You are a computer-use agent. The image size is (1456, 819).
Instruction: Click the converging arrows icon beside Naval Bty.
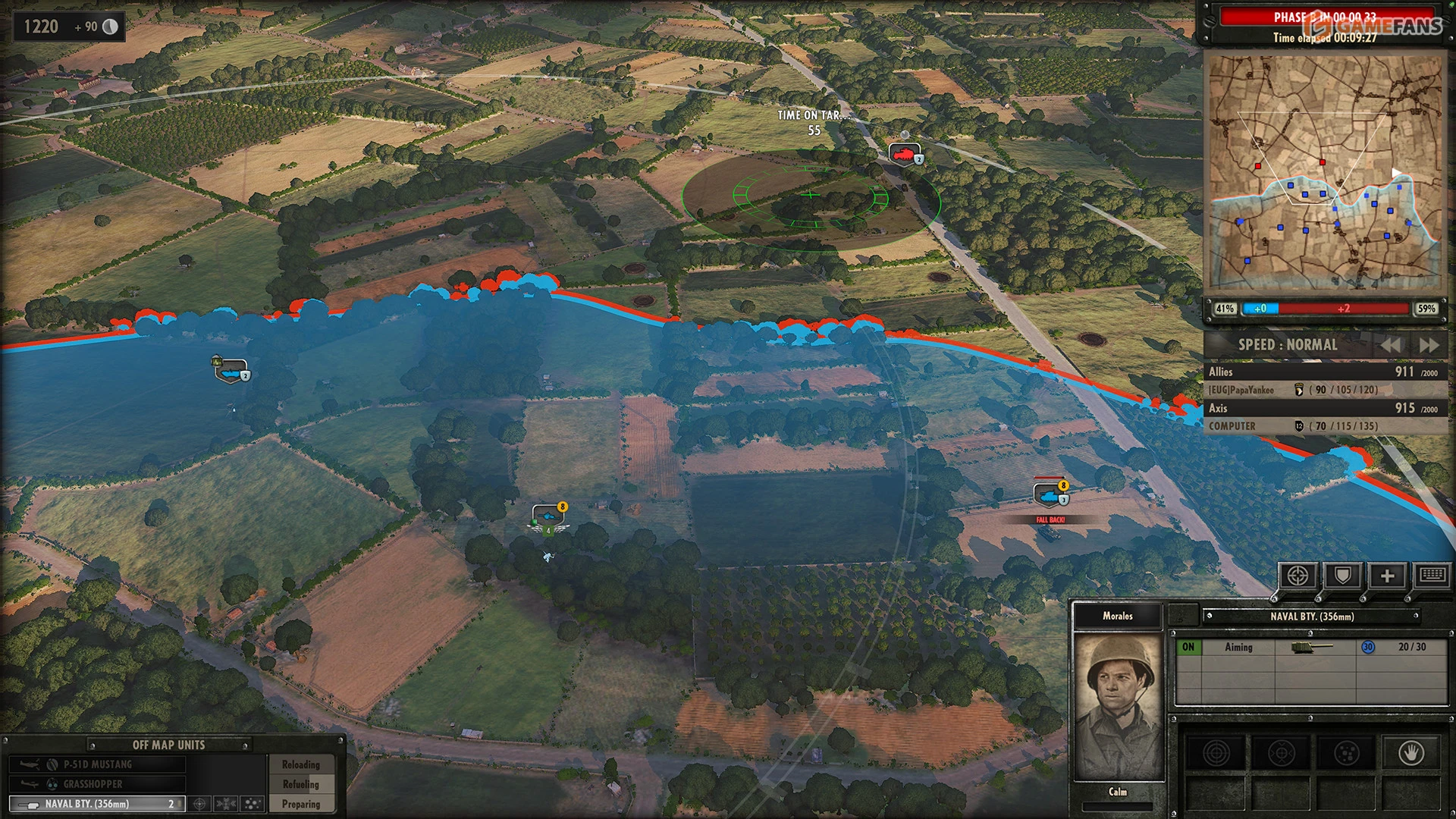click(x=226, y=804)
